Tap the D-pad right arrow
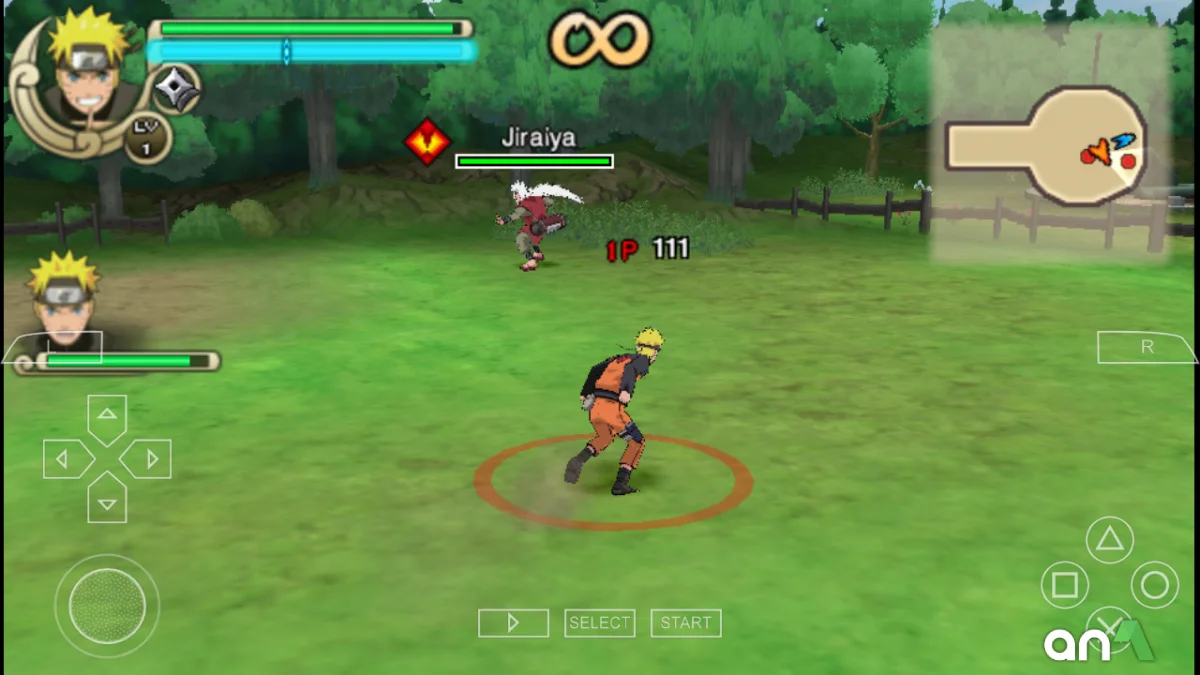The image size is (1200, 675). tap(148, 459)
